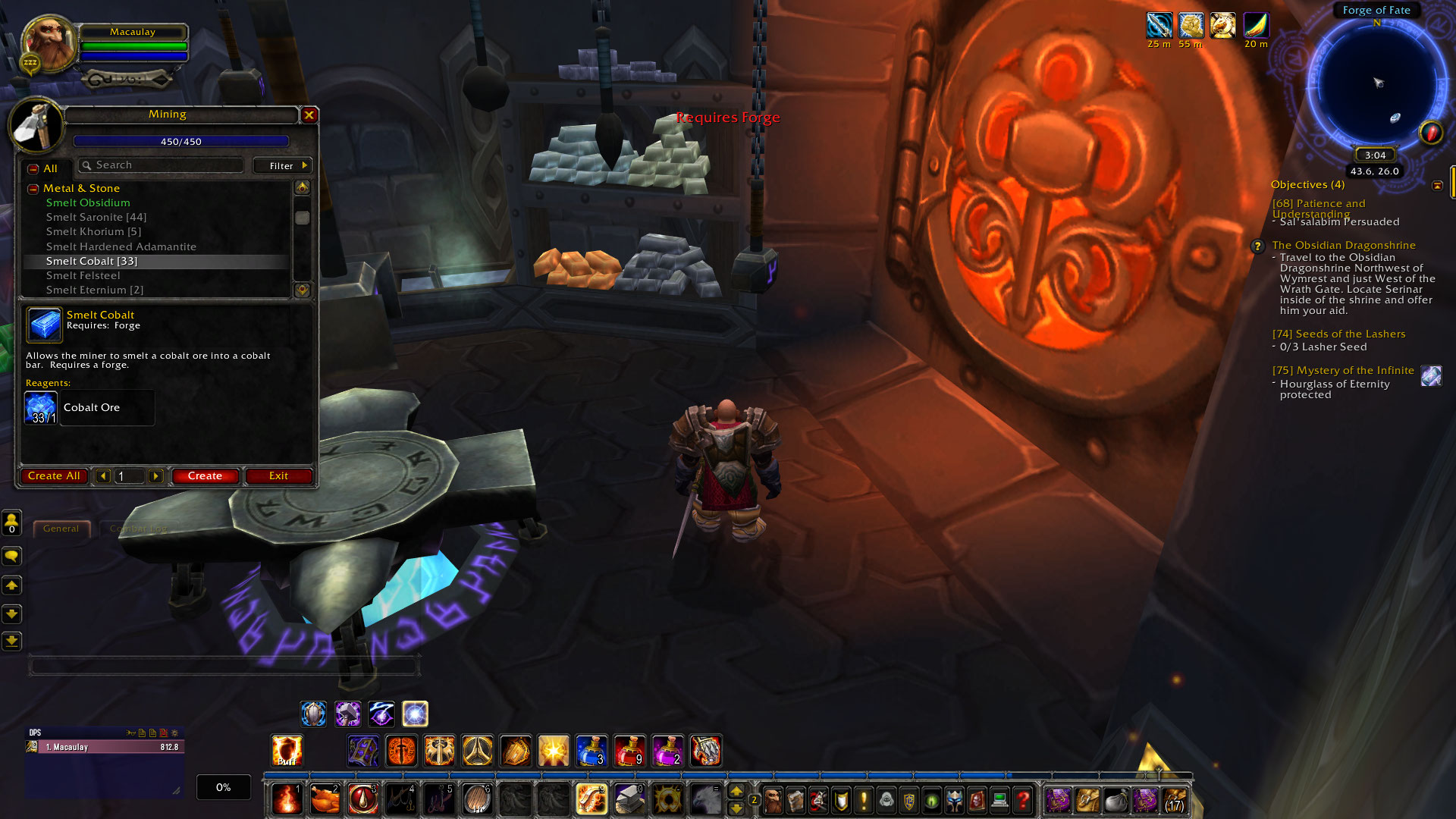Viewport: 1456px width, 819px height.
Task: Click the recipe Search field
Action: [159, 165]
